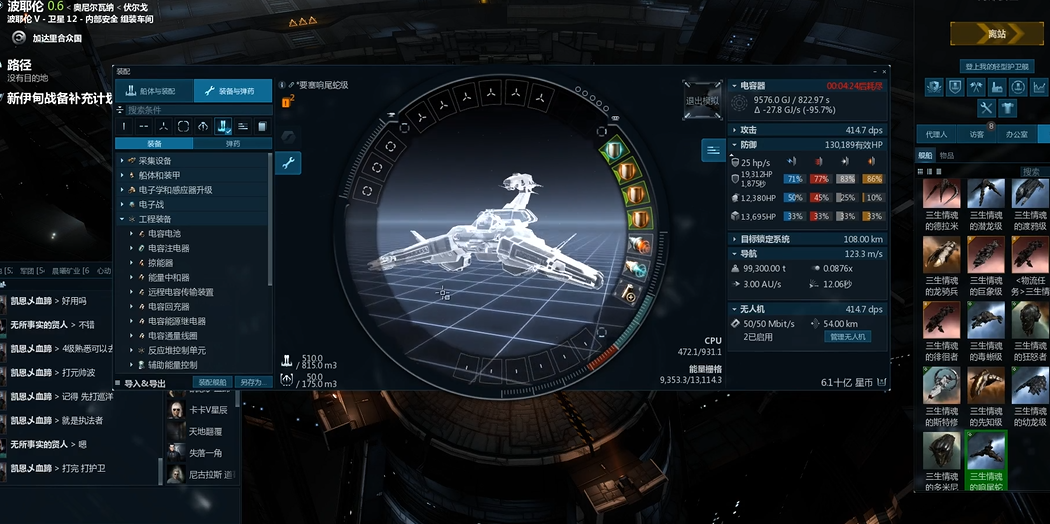Click the 管理无人机 drone button
Screen dimensions: 1050x524
click(x=848, y=337)
